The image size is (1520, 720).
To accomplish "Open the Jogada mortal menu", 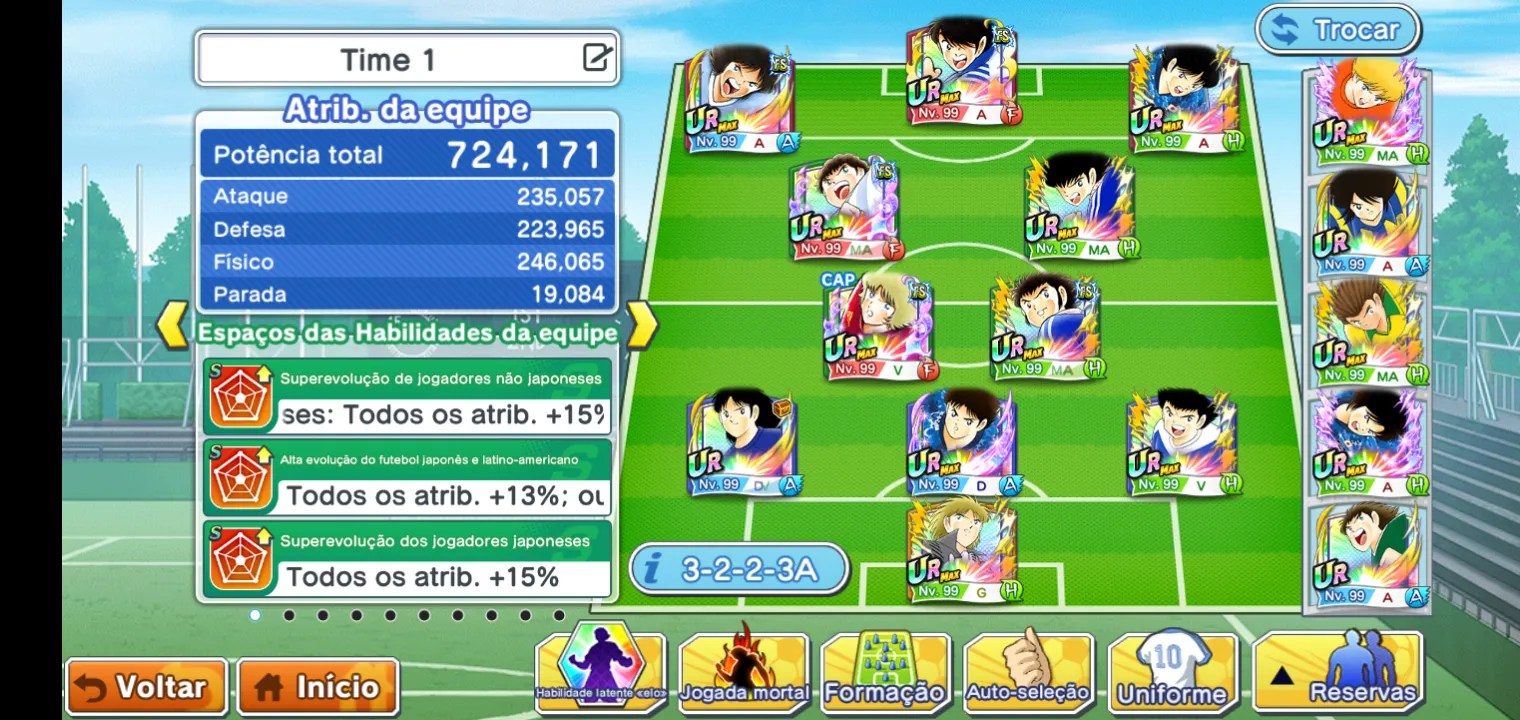I will coord(743,672).
